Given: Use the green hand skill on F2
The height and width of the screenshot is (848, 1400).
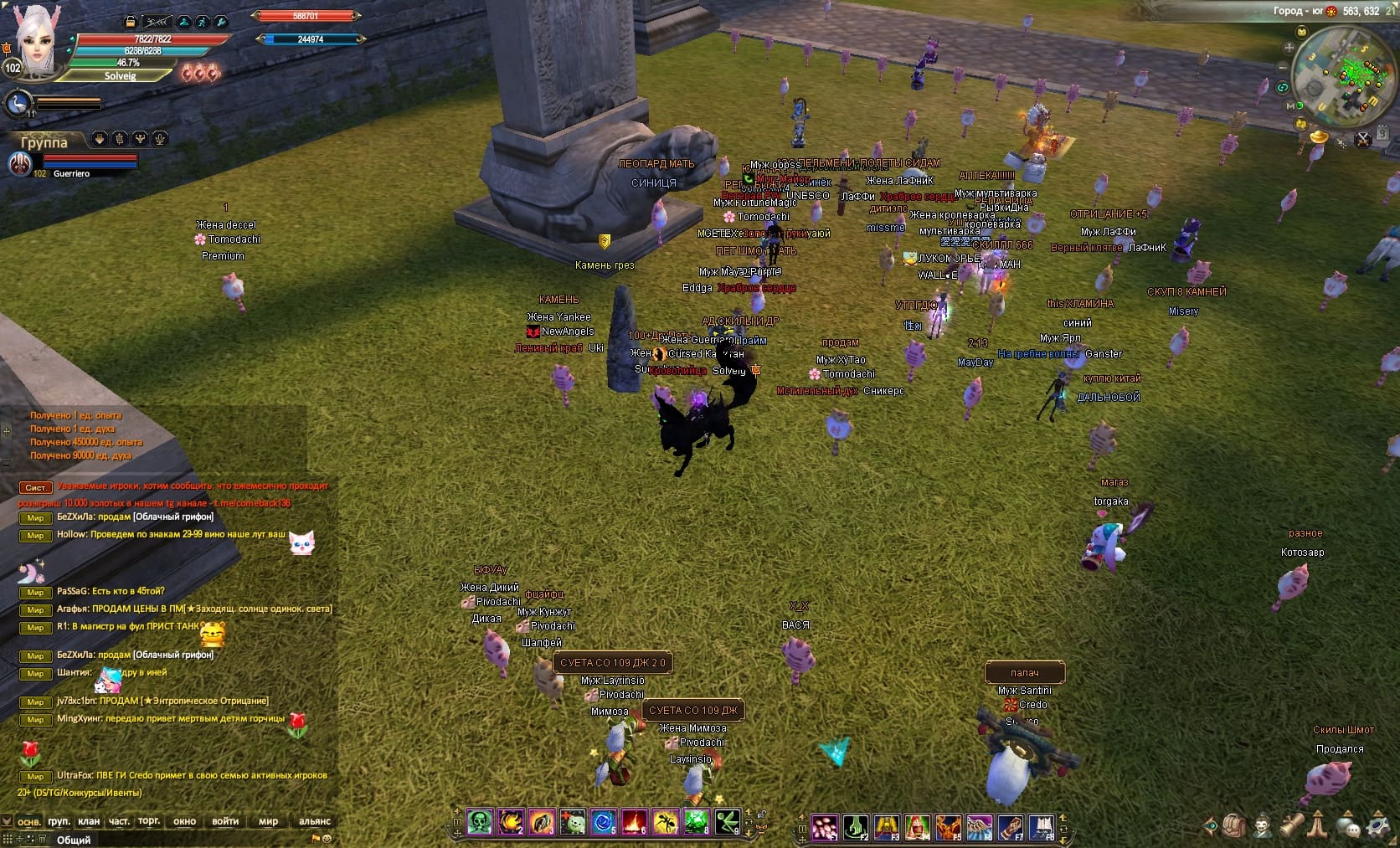Looking at the screenshot, I should pos(856,827).
